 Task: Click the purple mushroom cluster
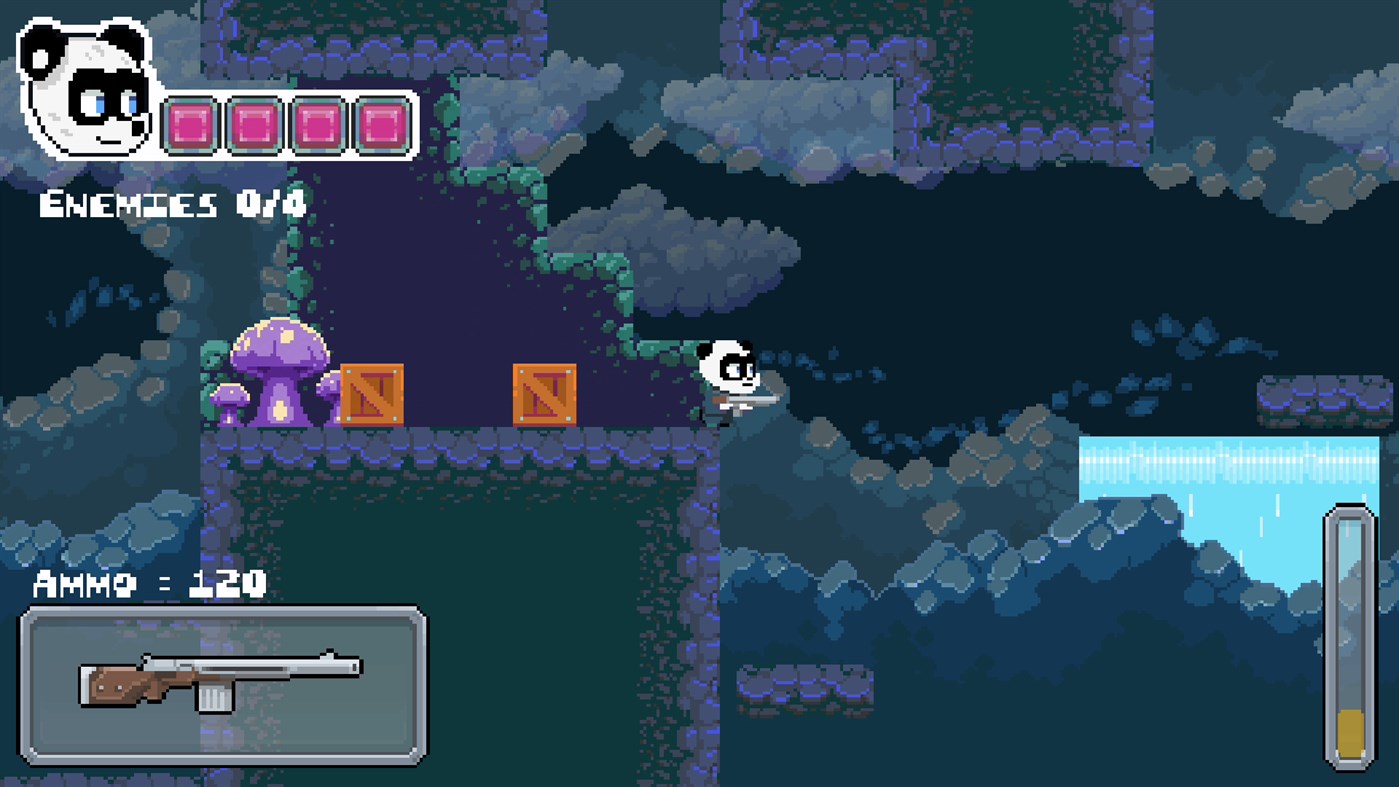[x=280, y=370]
